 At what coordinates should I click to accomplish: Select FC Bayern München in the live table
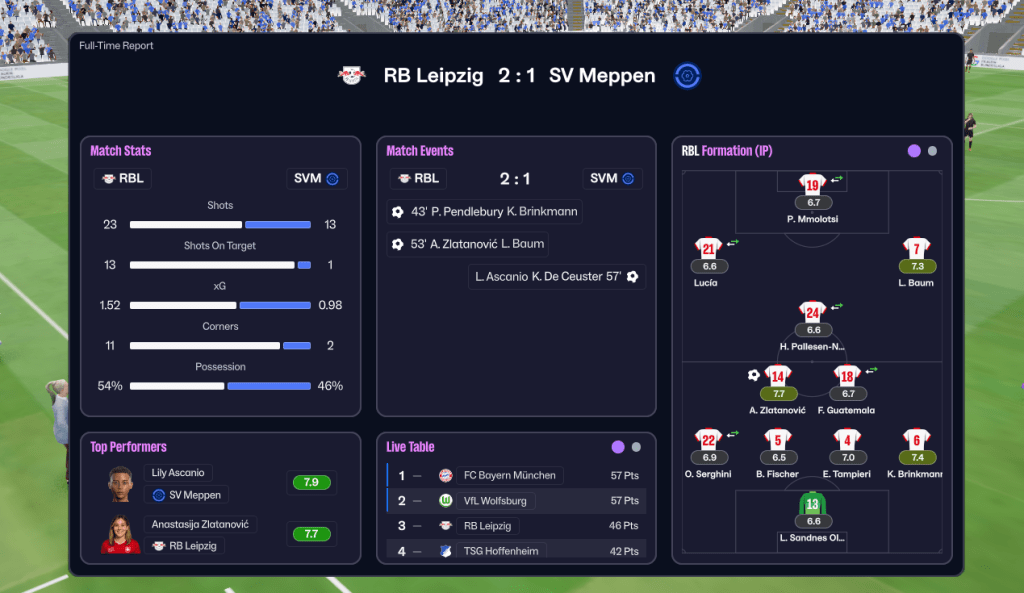[509, 476]
